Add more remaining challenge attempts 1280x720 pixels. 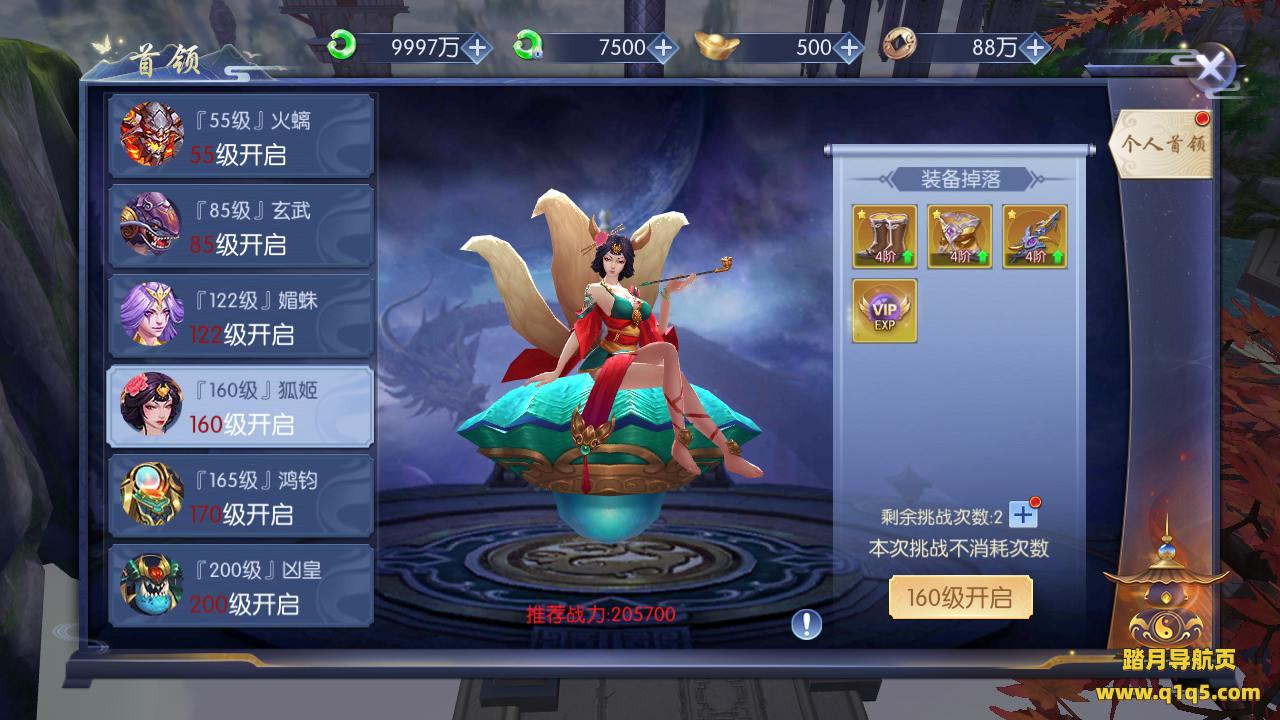[1023, 515]
